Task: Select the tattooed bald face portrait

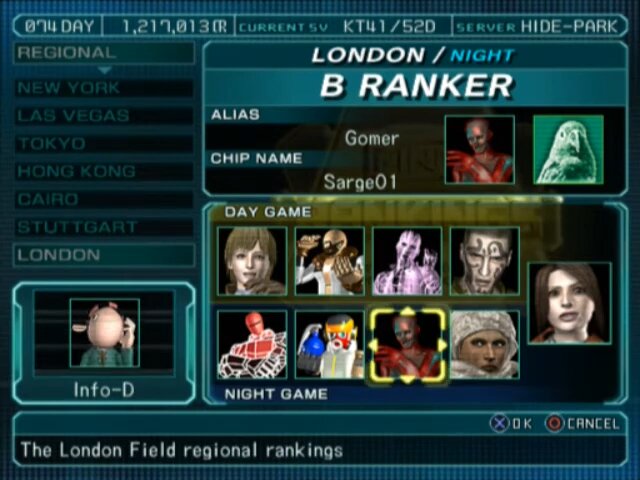Action: click(484, 261)
